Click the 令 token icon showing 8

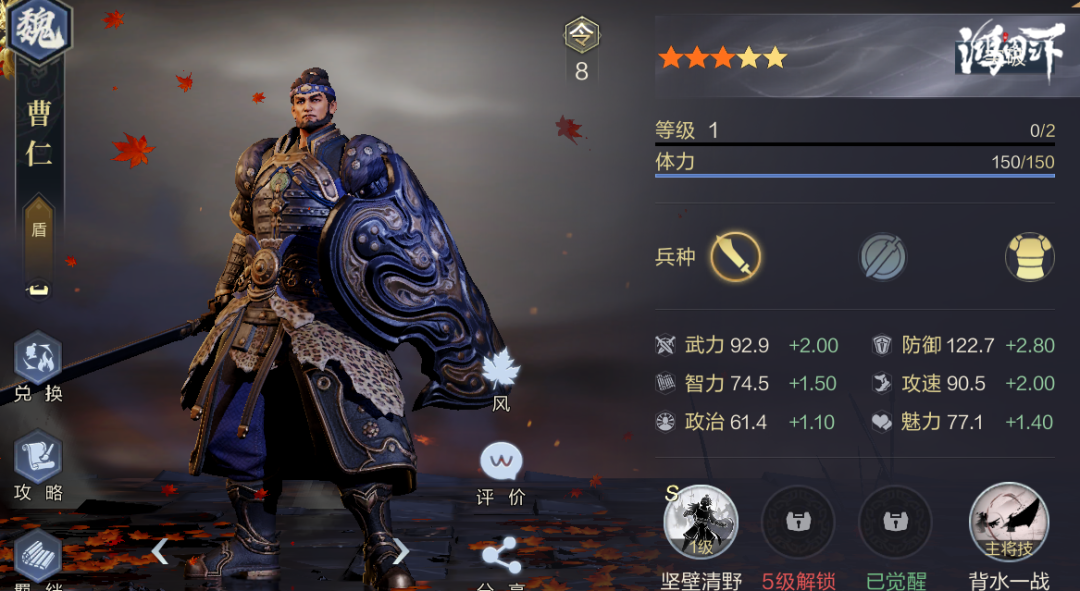pos(581,37)
